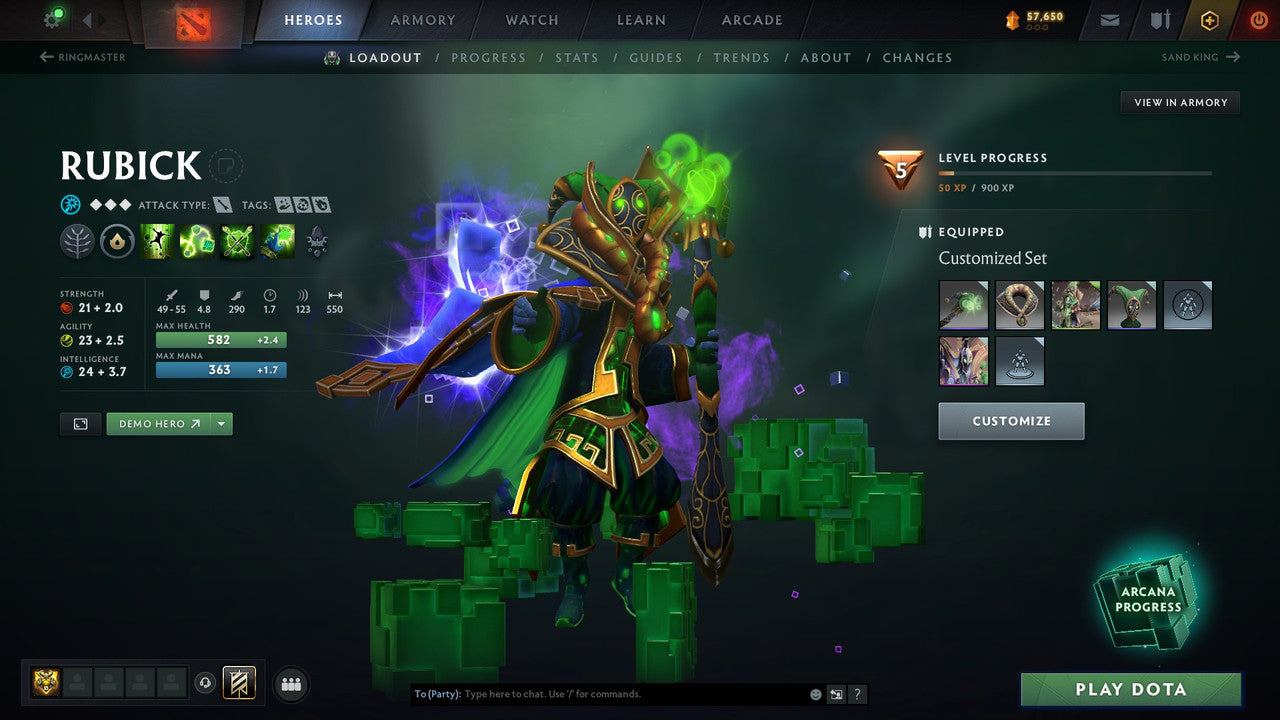Advance to Sand King with right arrow
1280x720 pixels.
1234,57
